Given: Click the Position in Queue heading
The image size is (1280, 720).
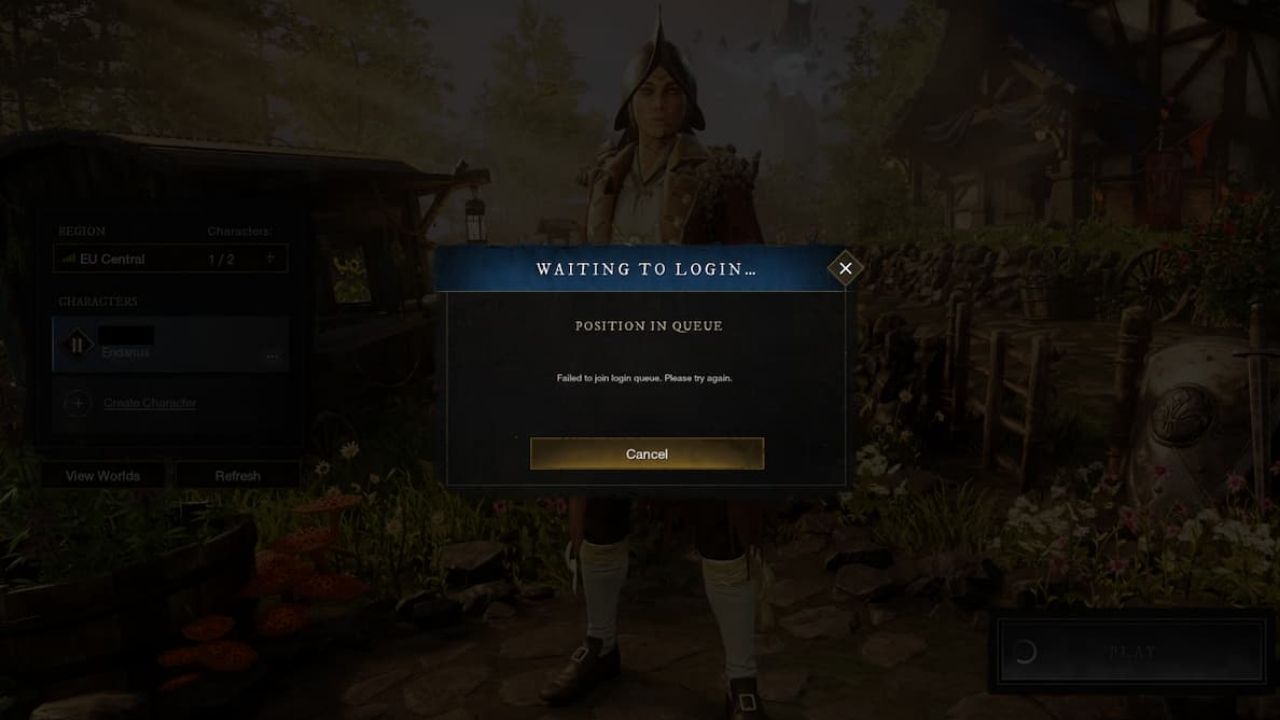Looking at the screenshot, I should [x=646, y=326].
